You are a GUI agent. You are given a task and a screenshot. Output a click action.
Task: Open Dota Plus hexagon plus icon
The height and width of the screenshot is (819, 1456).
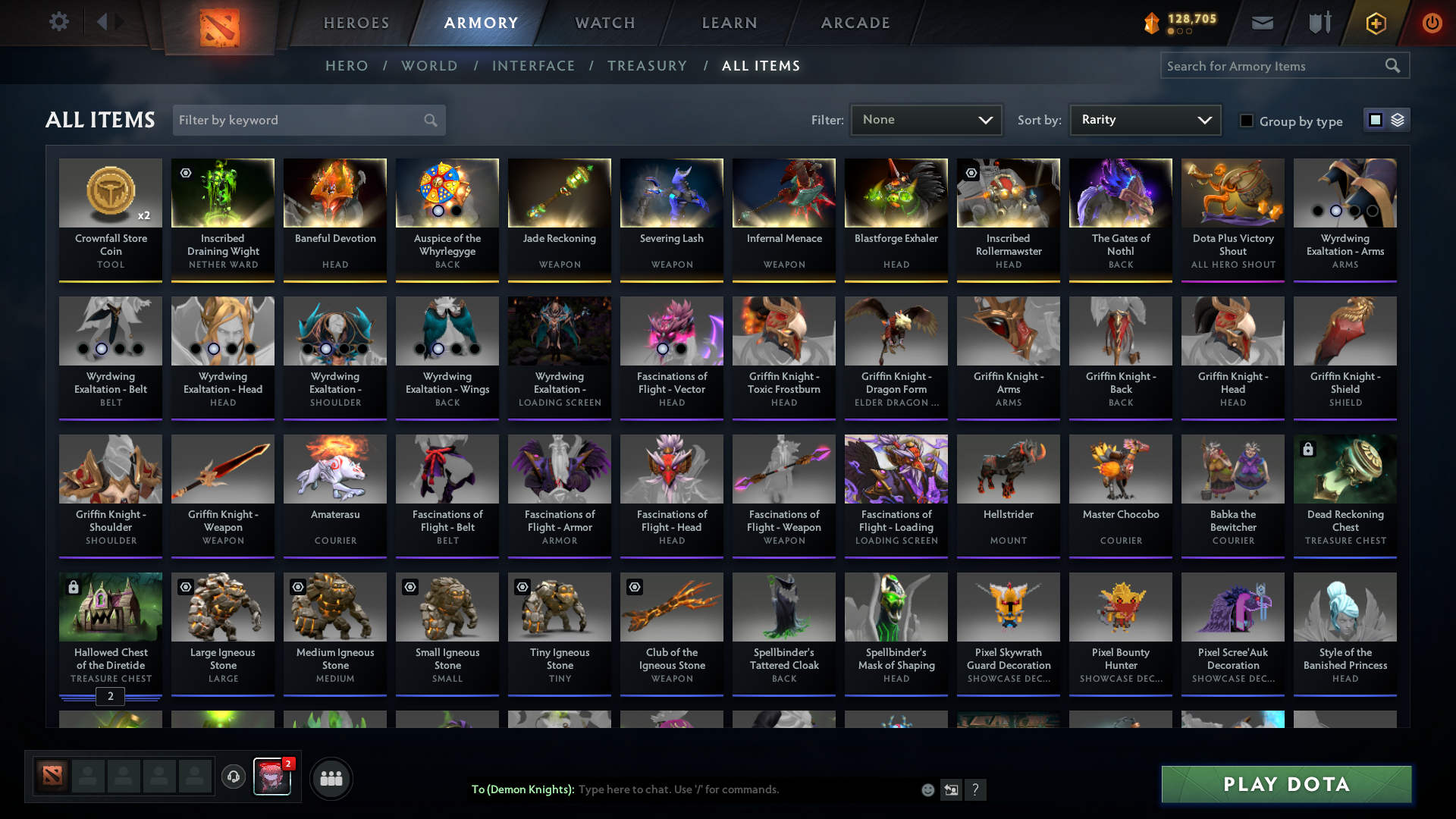click(x=1375, y=23)
